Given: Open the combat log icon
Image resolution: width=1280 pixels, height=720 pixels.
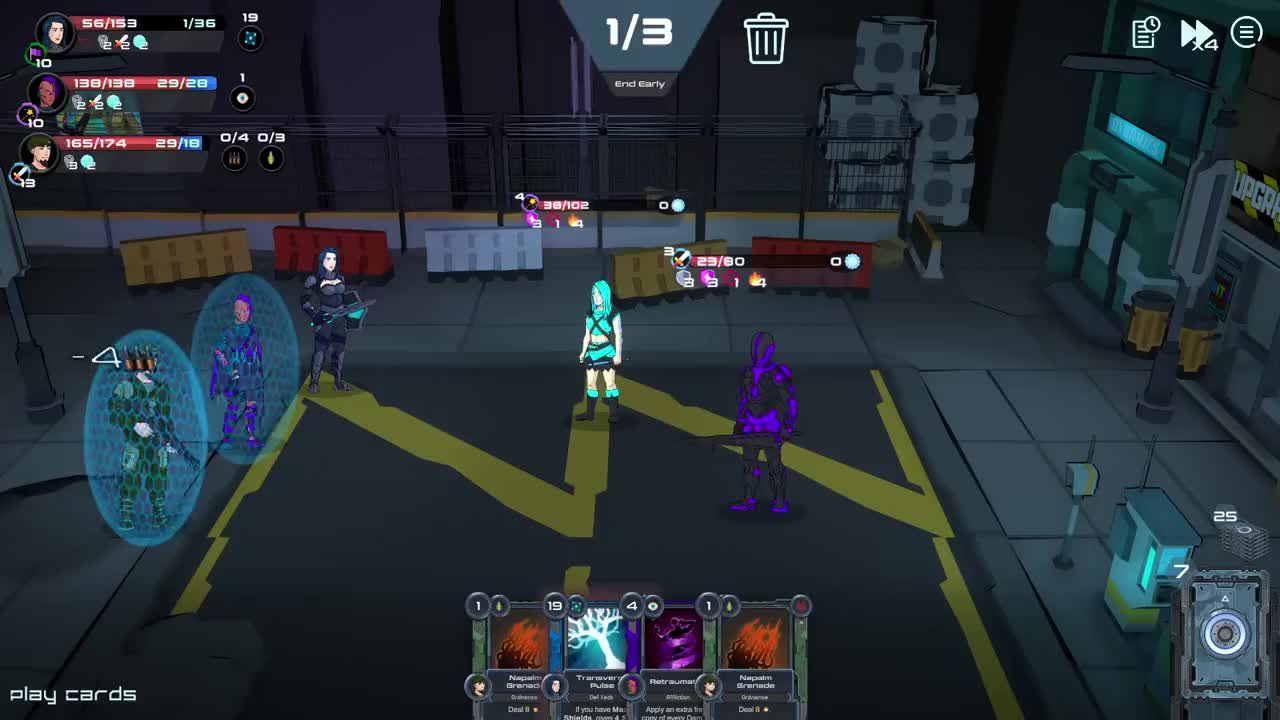Looking at the screenshot, I should [1144, 33].
